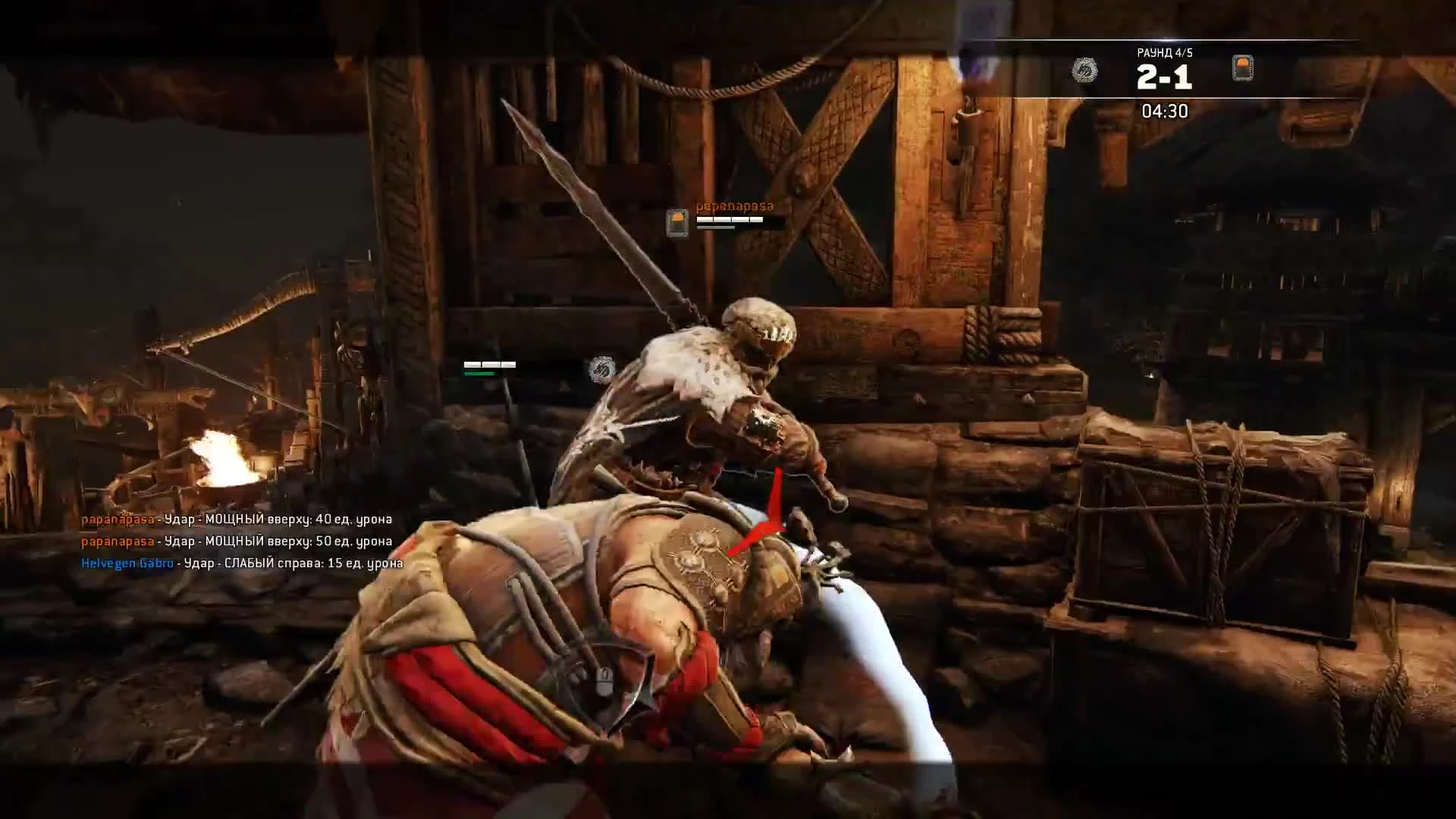Select the orange faction banner near papanapasa's nameplate
Screen dimensions: 1456x819
tap(676, 221)
